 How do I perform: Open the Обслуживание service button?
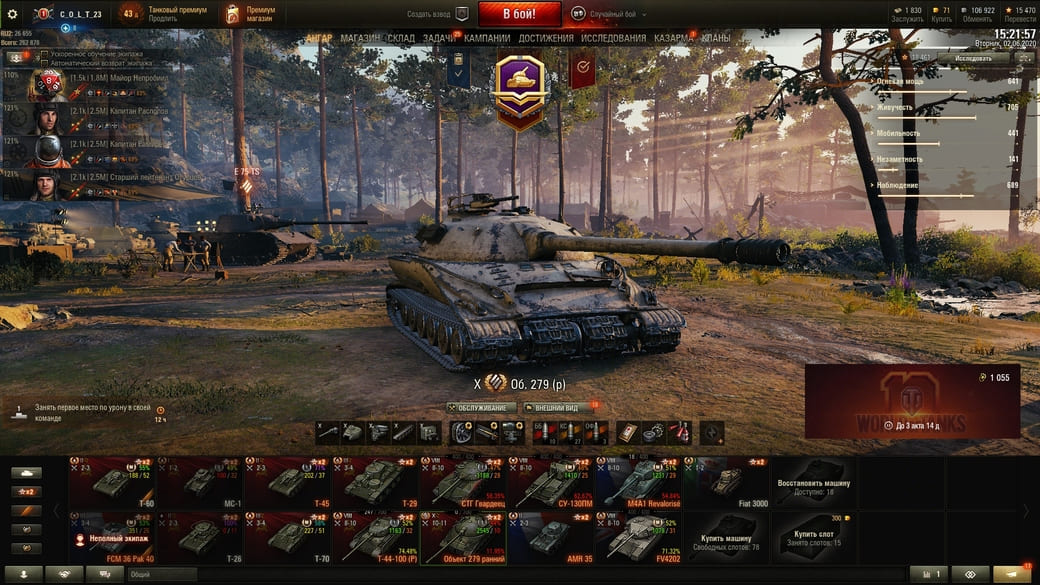click(482, 408)
